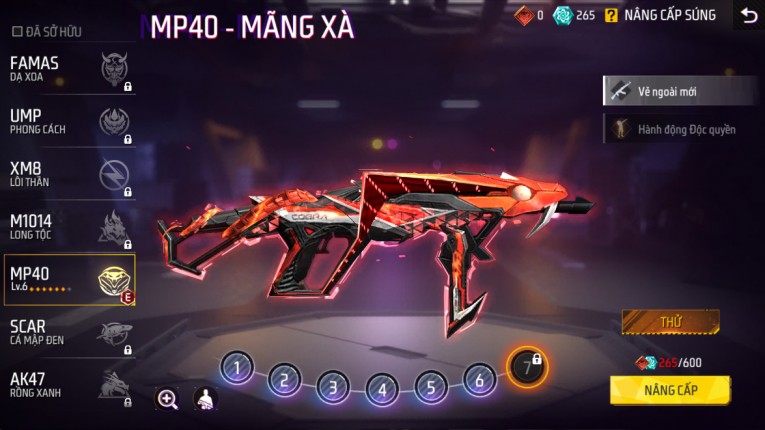
Task: Open the question mark help icon
Action: pyautogui.click(x=611, y=15)
